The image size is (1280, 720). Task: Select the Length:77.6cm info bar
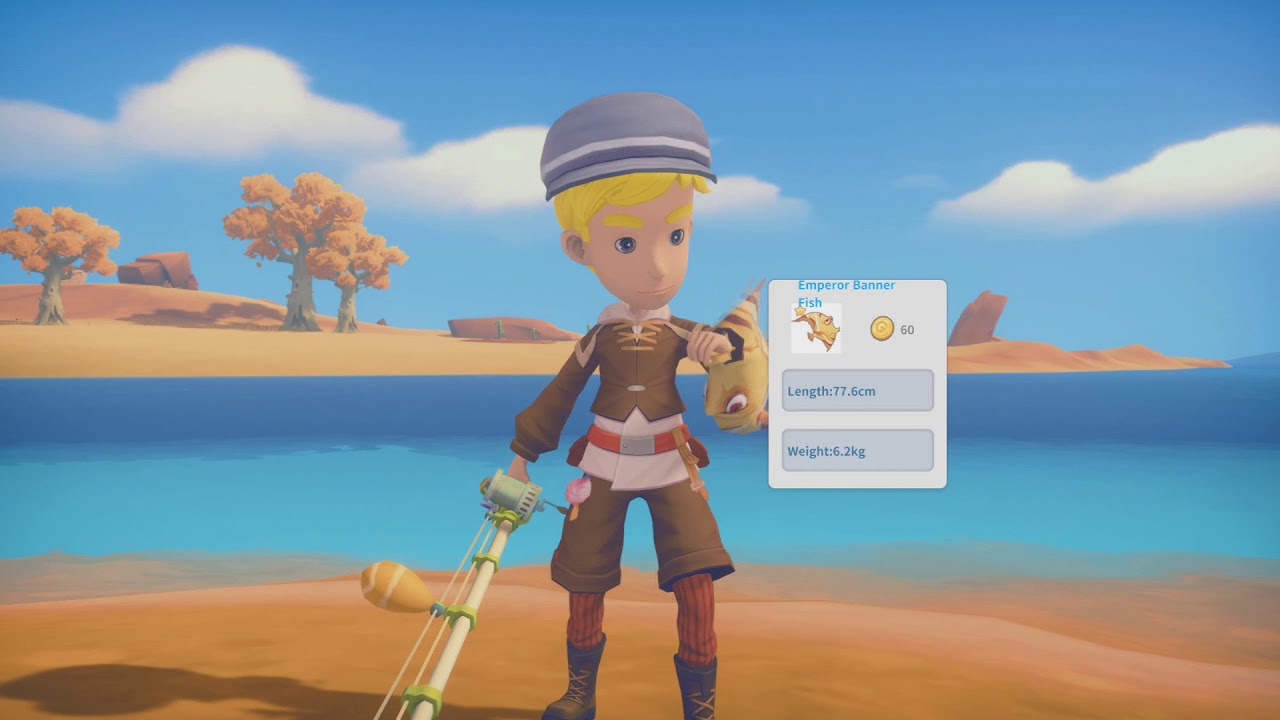[x=855, y=390]
